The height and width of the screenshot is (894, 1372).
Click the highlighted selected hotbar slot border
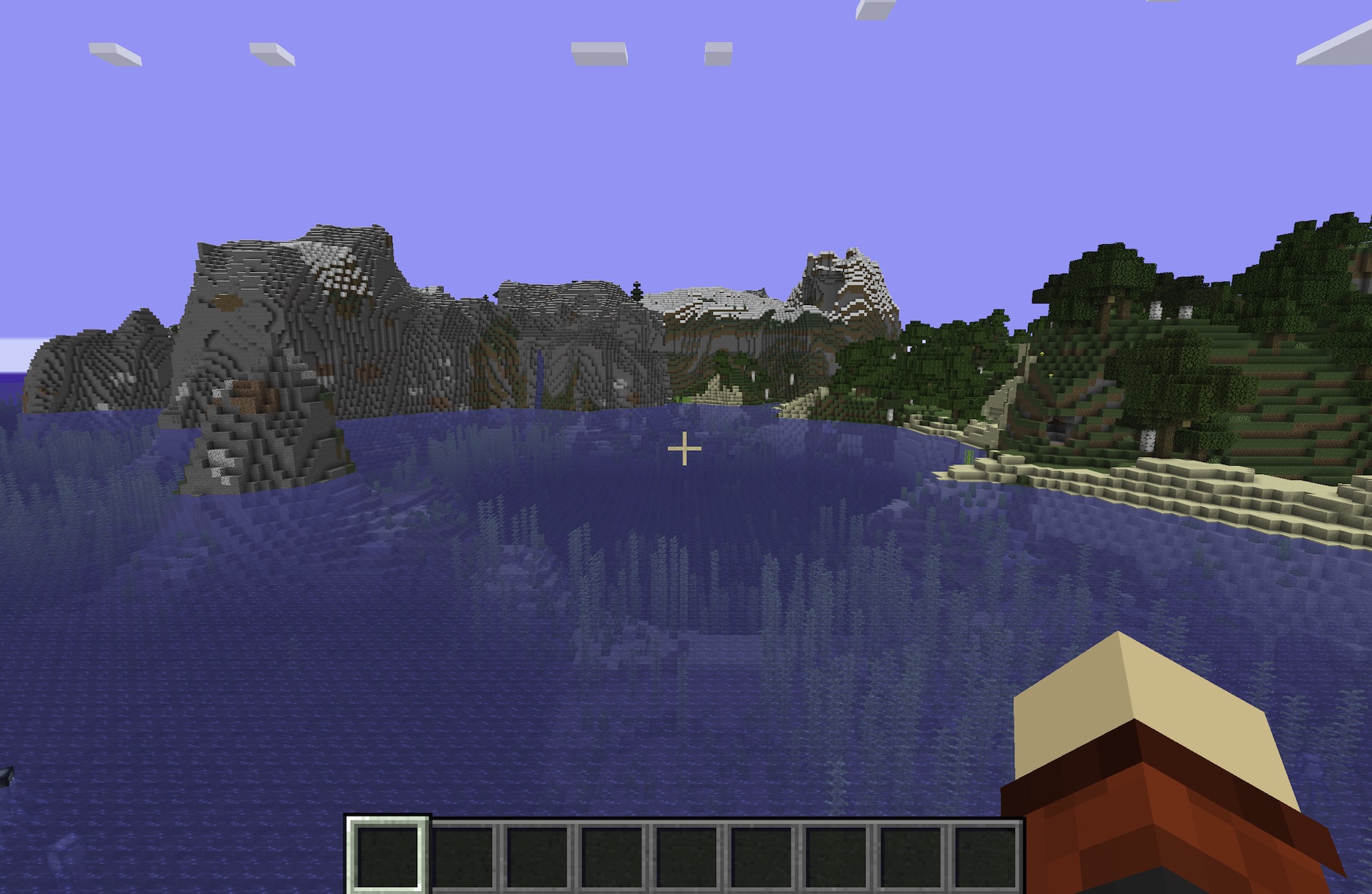point(387,820)
